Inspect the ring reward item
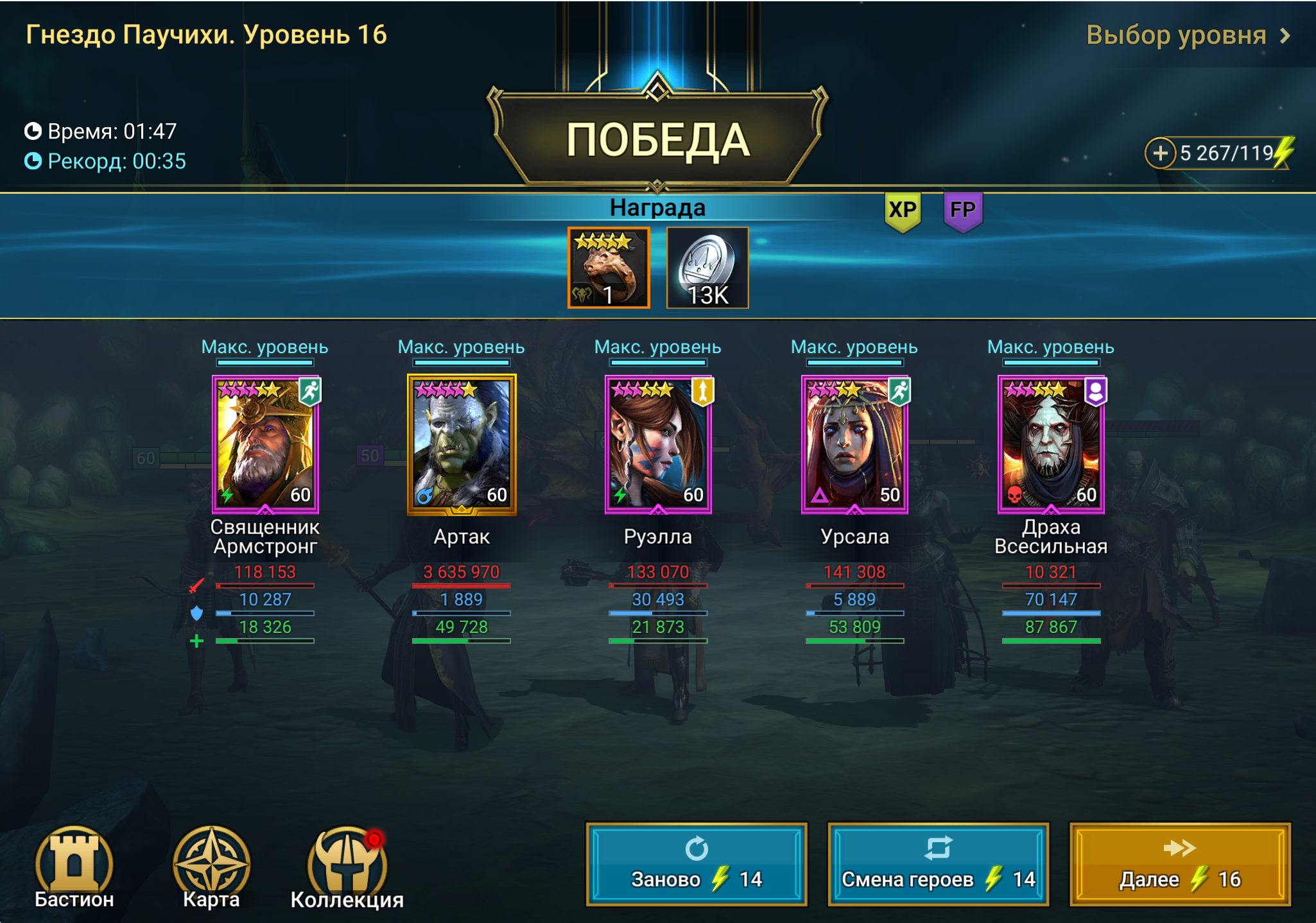Image resolution: width=1316 pixels, height=923 pixels. 609,268
